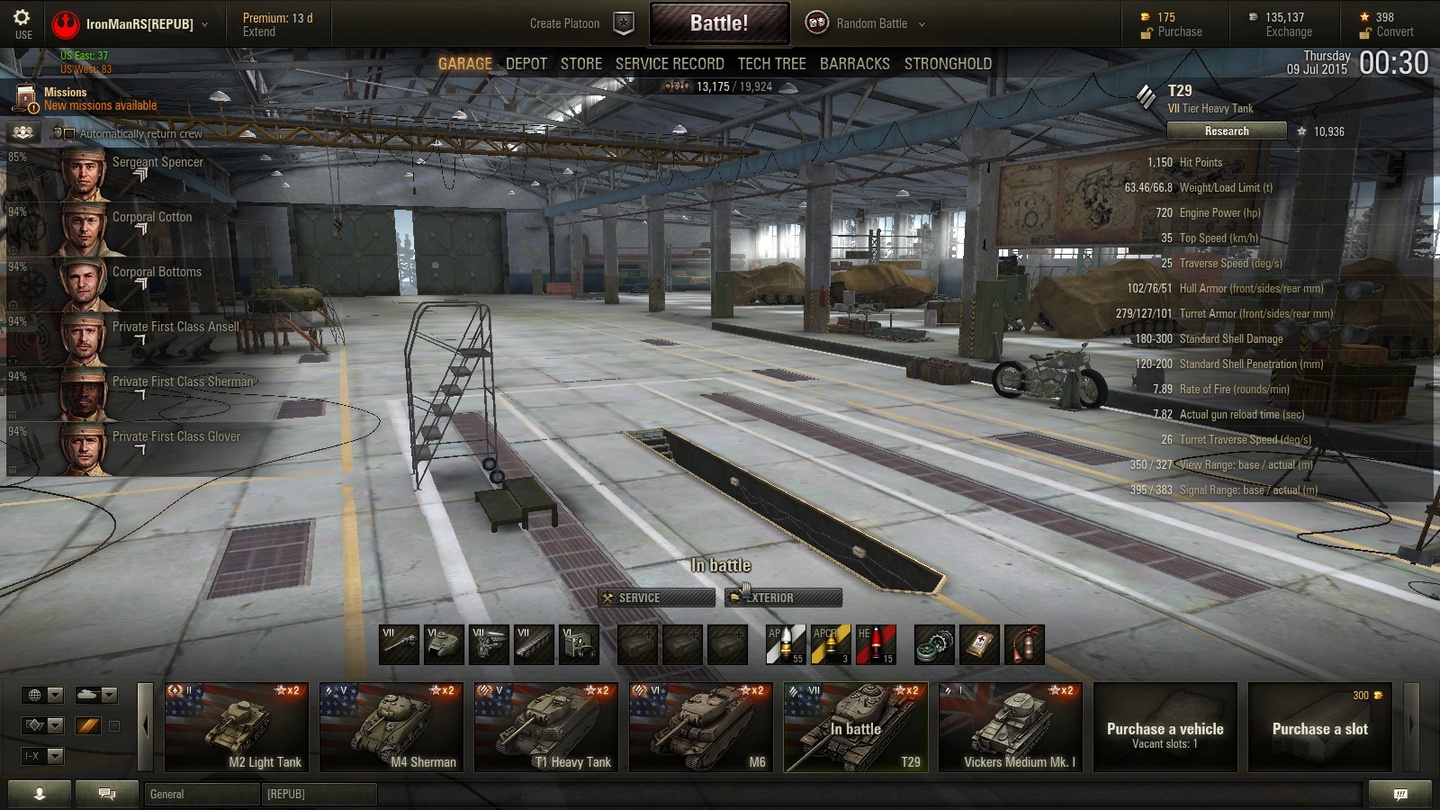The image size is (1440, 810).
Task: Select the M4 Sherman in the carousel
Action: click(x=391, y=727)
